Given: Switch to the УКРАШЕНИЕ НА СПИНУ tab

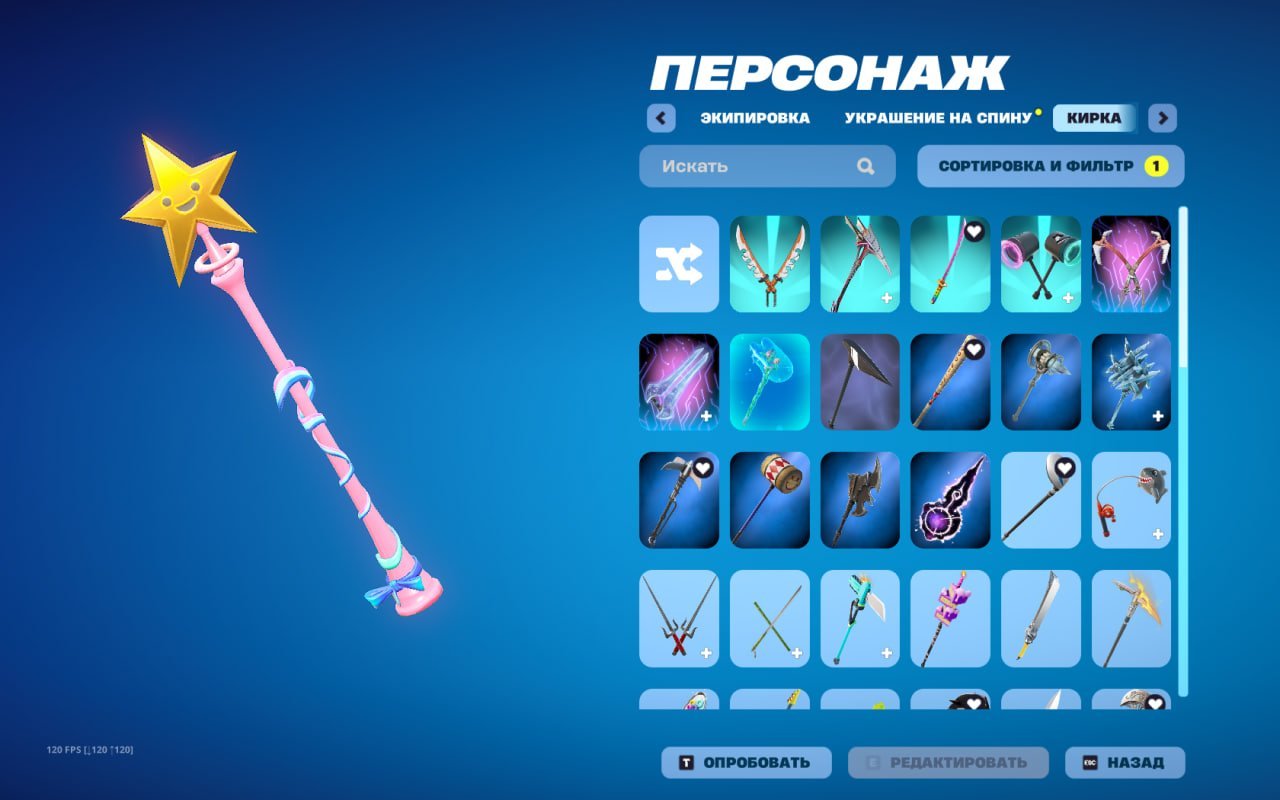Looking at the screenshot, I should [938, 118].
